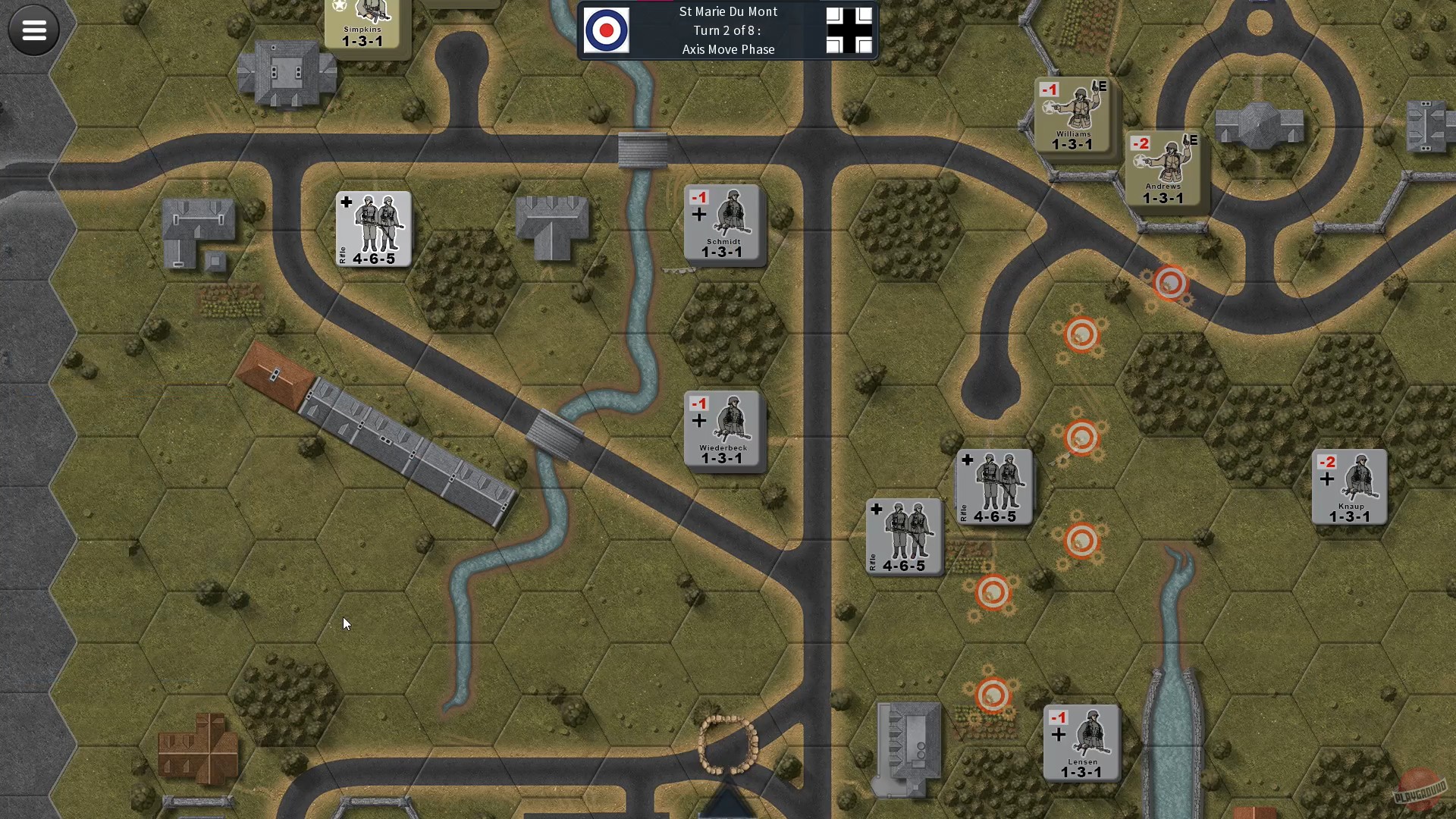Toggle the plus strength marker on the Knaup counter
Image resolution: width=1456 pixels, height=819 pixels.
coord(1326,479)
